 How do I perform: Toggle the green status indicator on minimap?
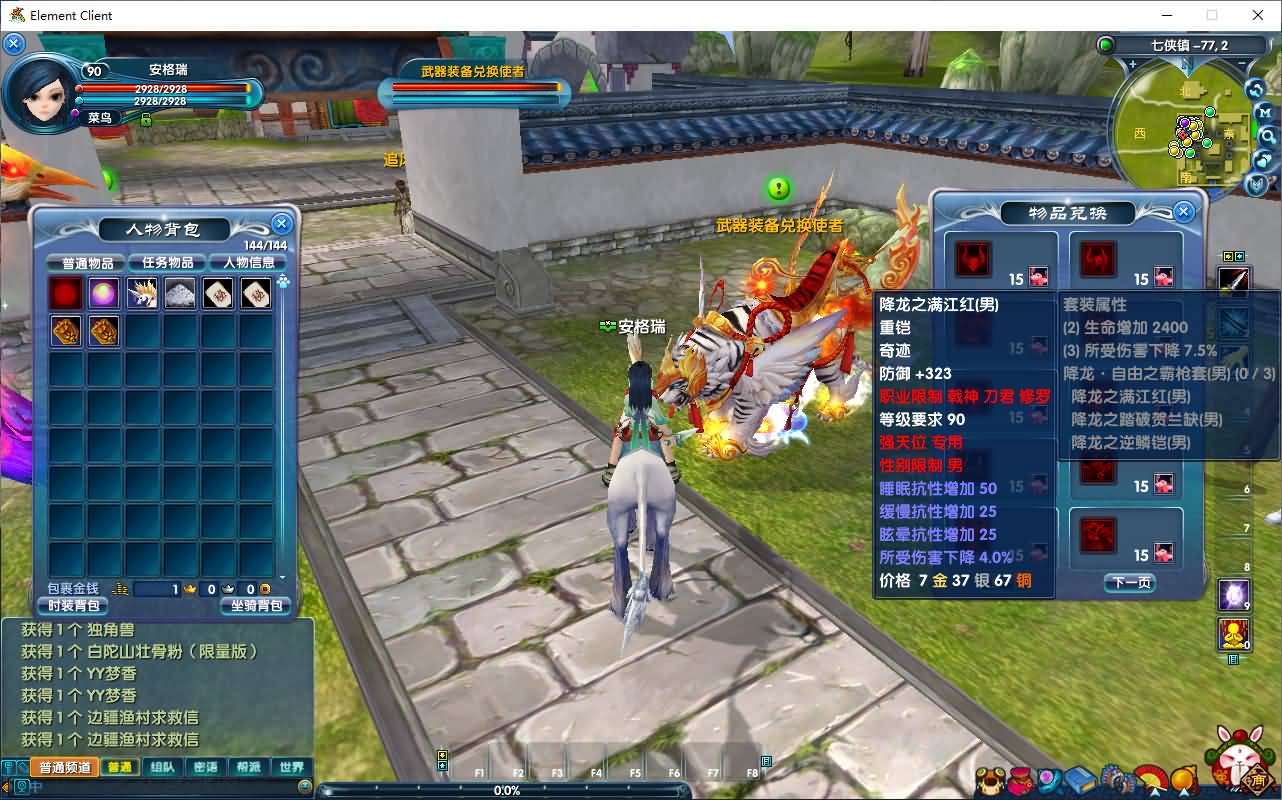point(1106,44)
